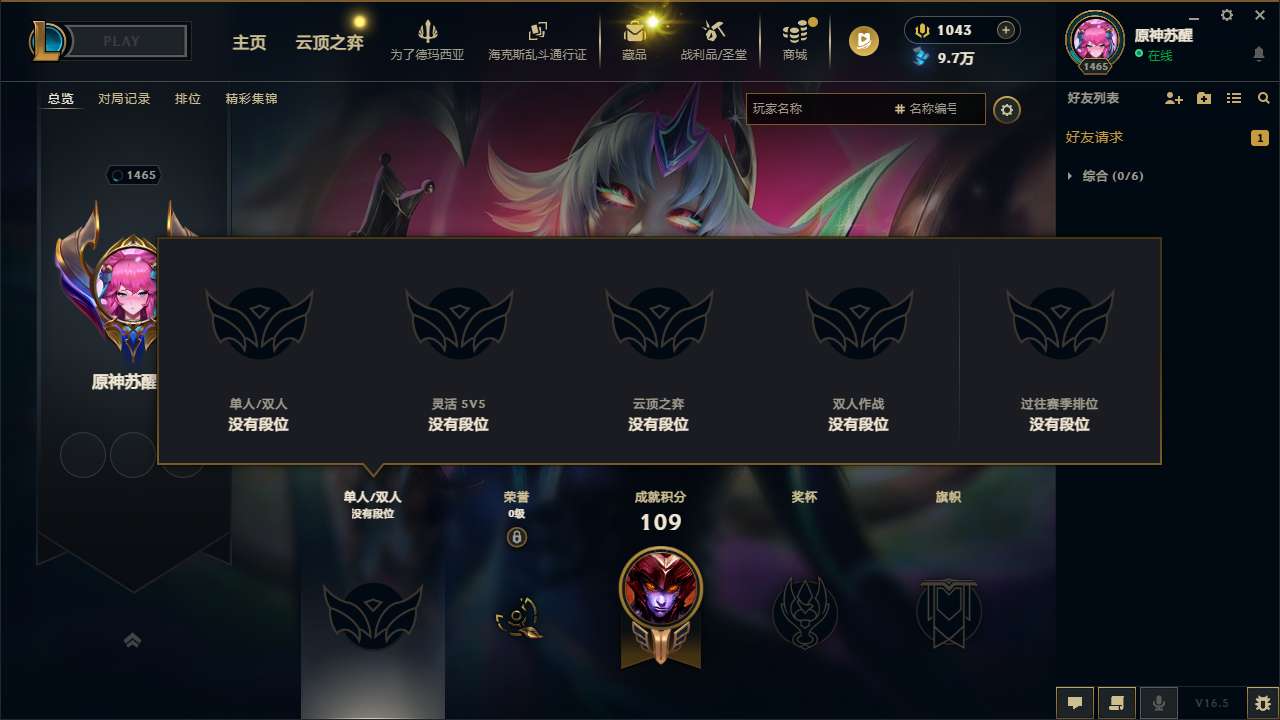Toggle the friends list search
1280x720 pixels.
(x=1263, y=98)
